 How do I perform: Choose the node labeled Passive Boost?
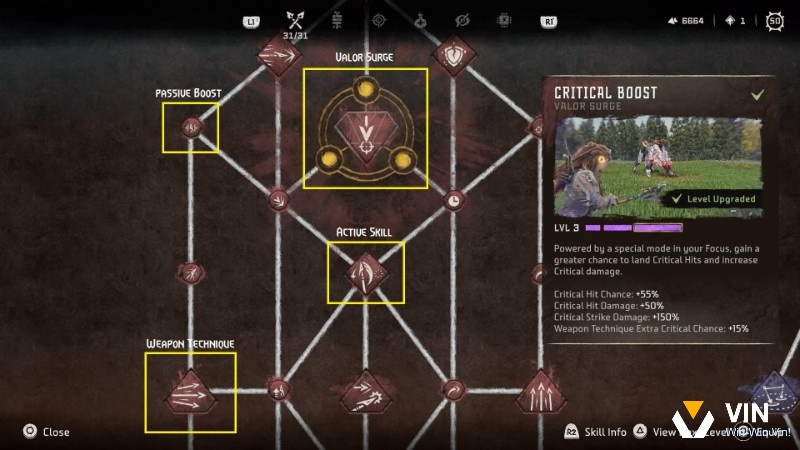coord(190,127)
